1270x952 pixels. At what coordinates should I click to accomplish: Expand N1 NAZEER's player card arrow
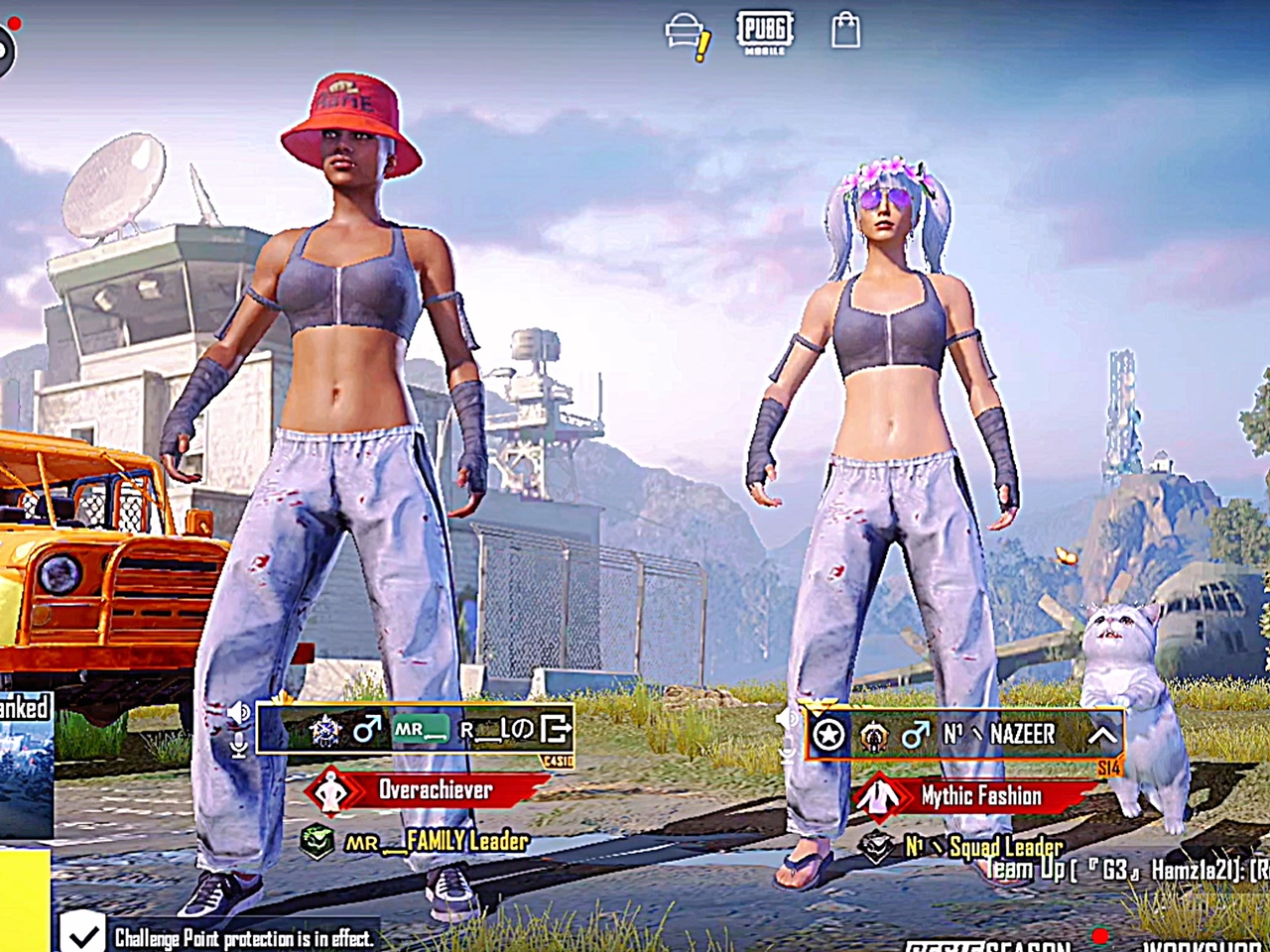pos(1102,735)
